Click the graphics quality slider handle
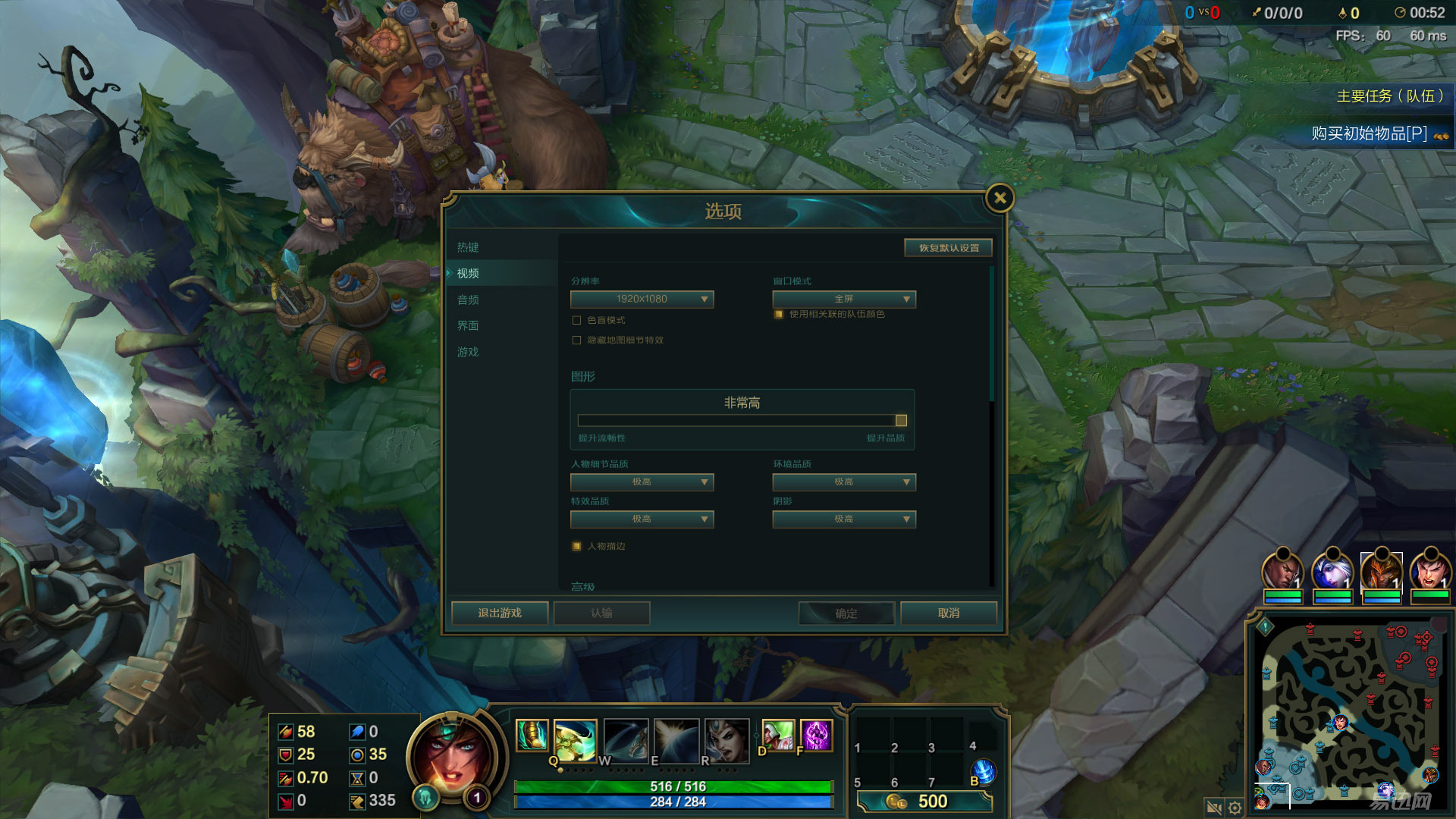Viewport: 1456px width, 819px height. tap(901, 421)
